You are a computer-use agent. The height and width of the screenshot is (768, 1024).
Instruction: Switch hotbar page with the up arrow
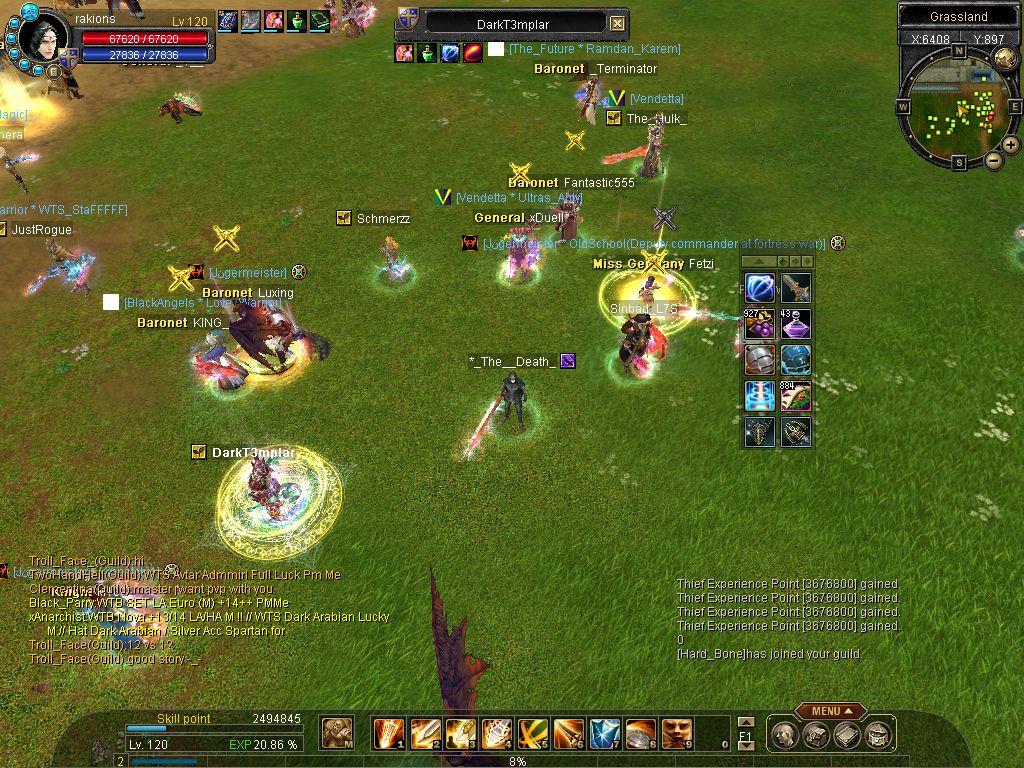tap(745, 721)
